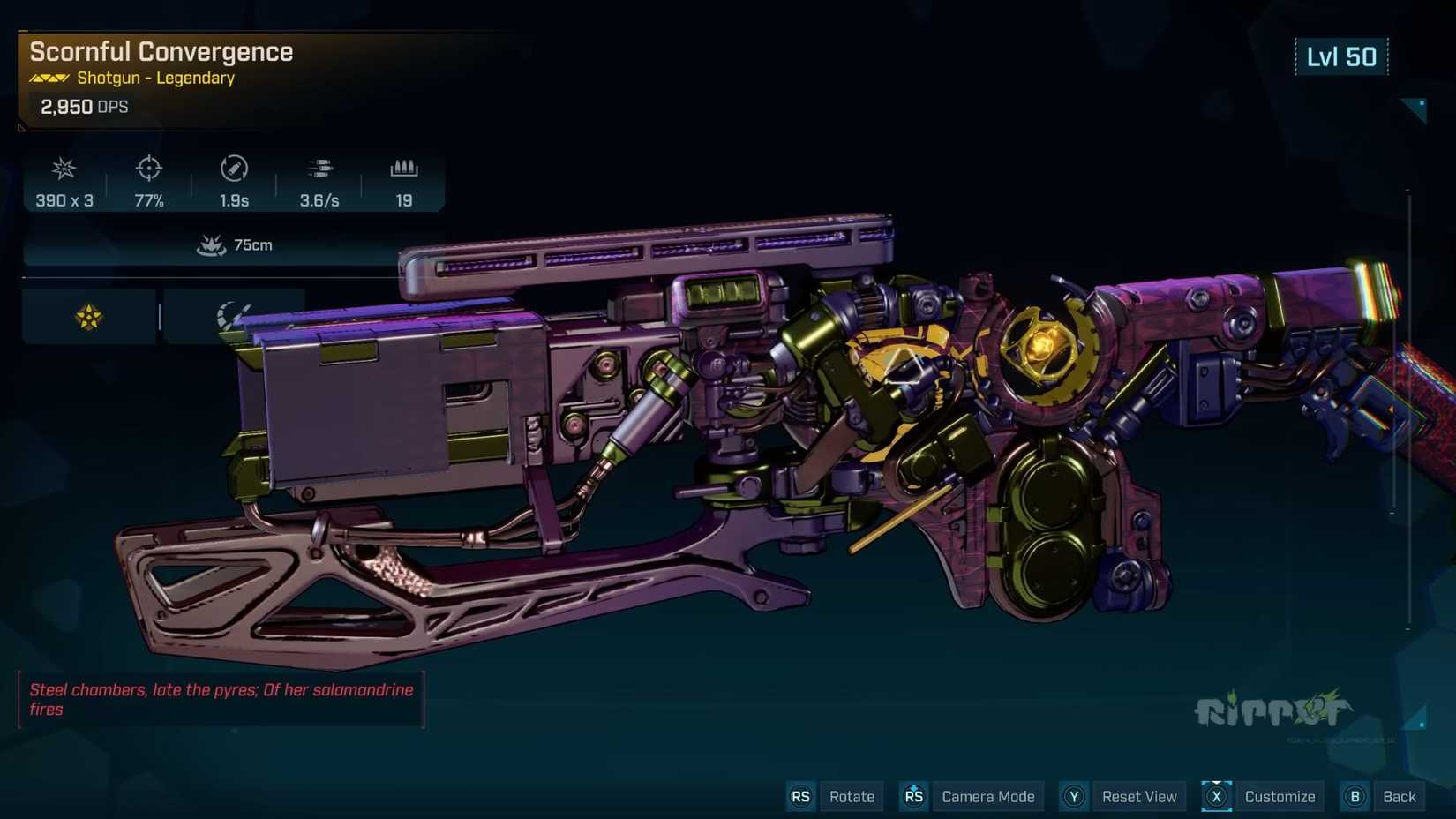Click the crosshair accuracy icon above 77%

click(148, 169)
